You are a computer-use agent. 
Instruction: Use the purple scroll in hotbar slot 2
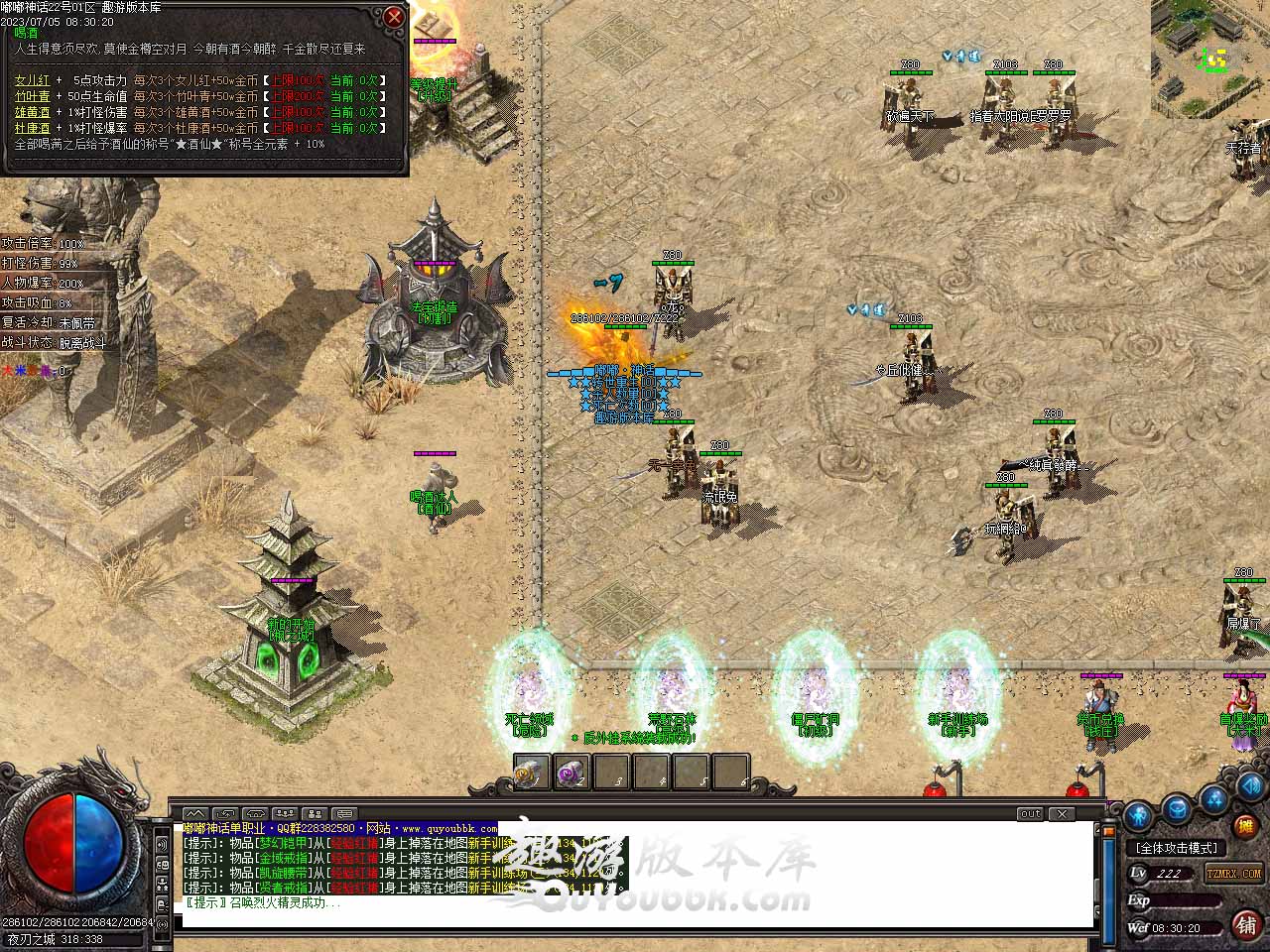pos(571,773)
